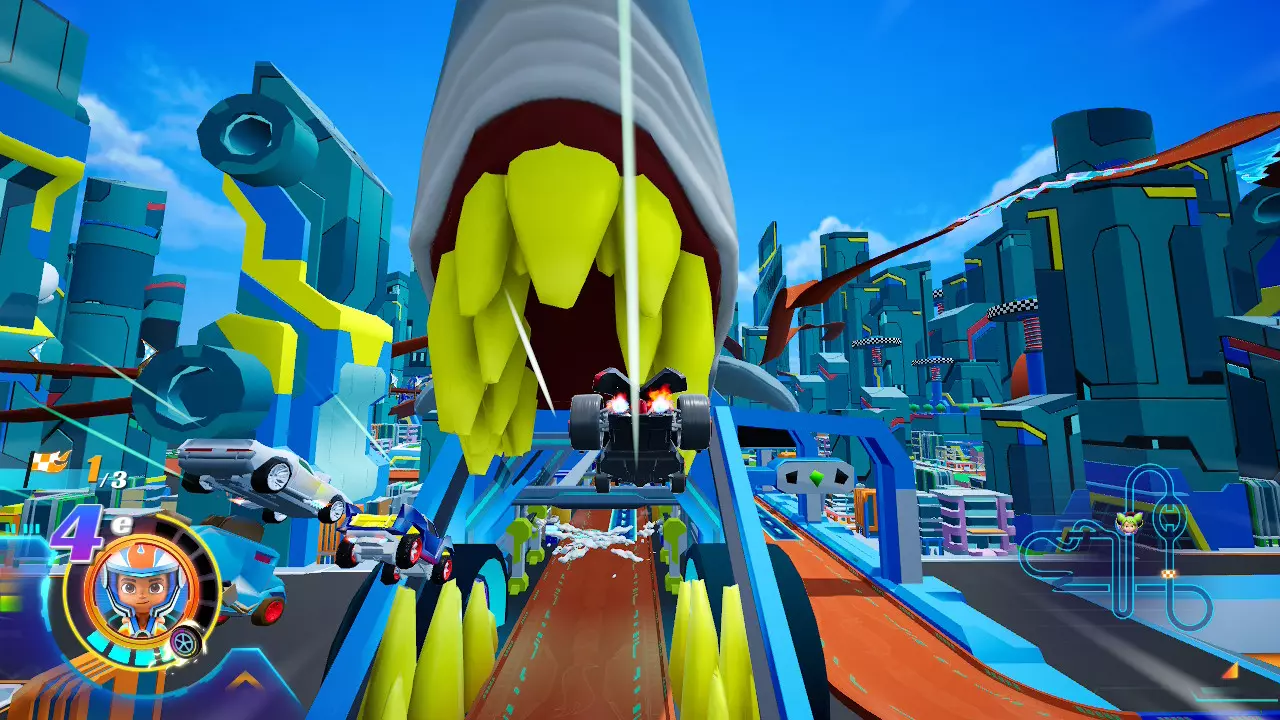Select the racer marker on the minimap
The image size is (1280, 720).
(1129, 522)
